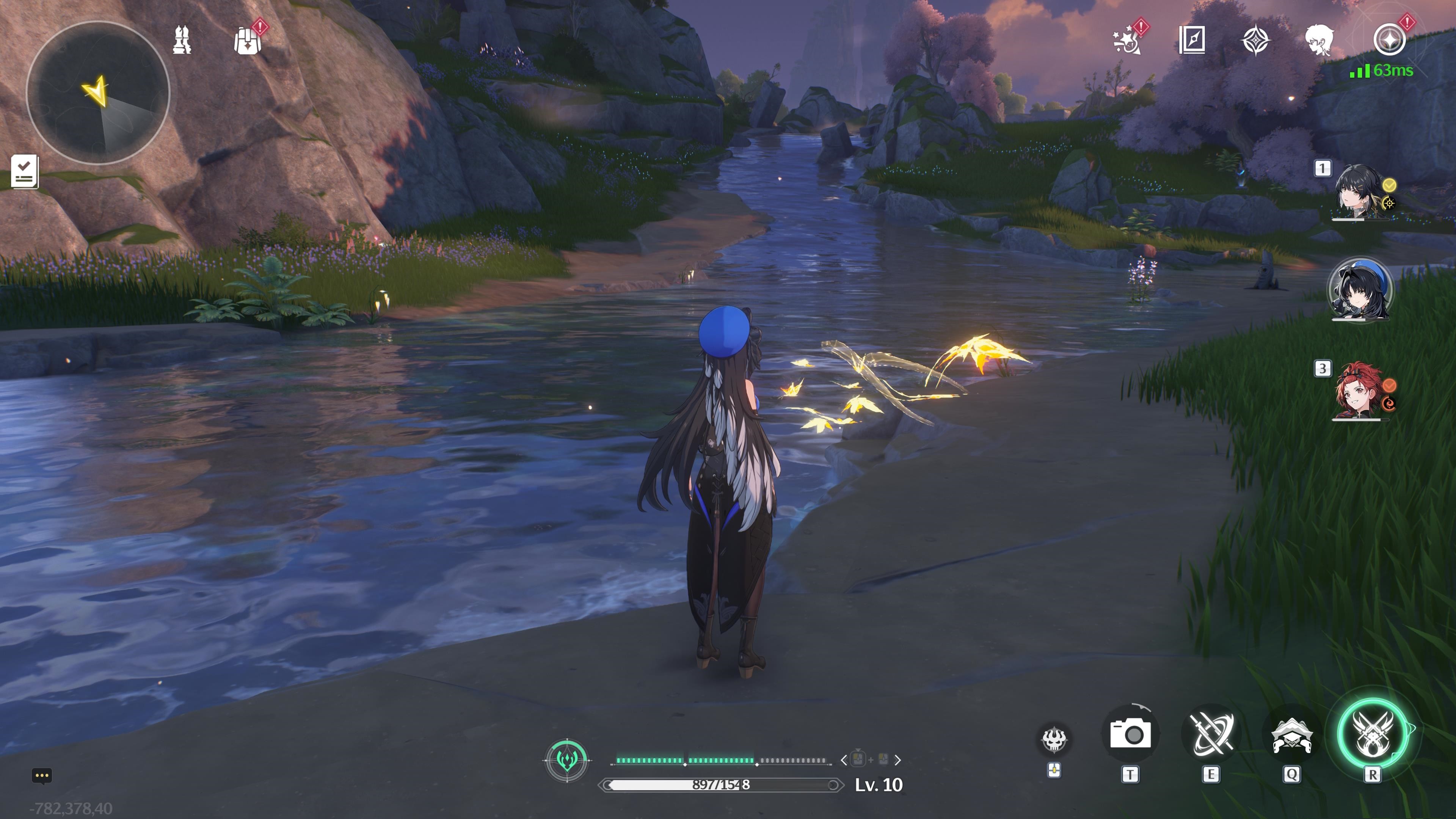
Task: Click the skull-shaped gadget icon
Action: (x=1054, y=739)
